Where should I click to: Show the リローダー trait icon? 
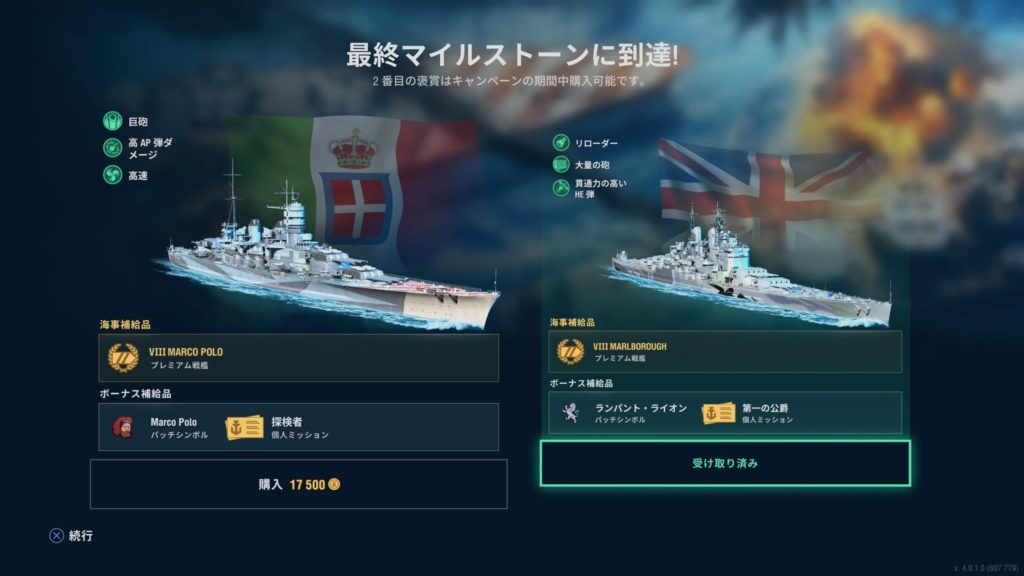pyautogui.click(x=560, y=143)
